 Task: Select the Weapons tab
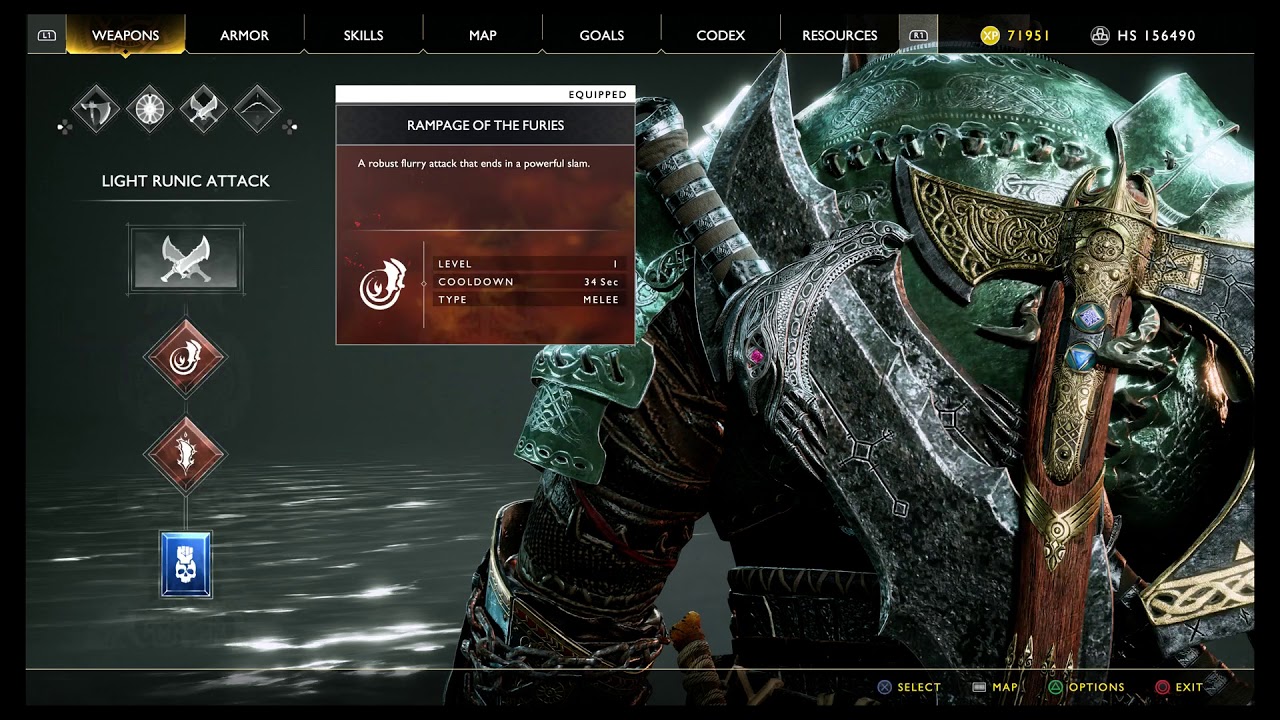point(125,35)
